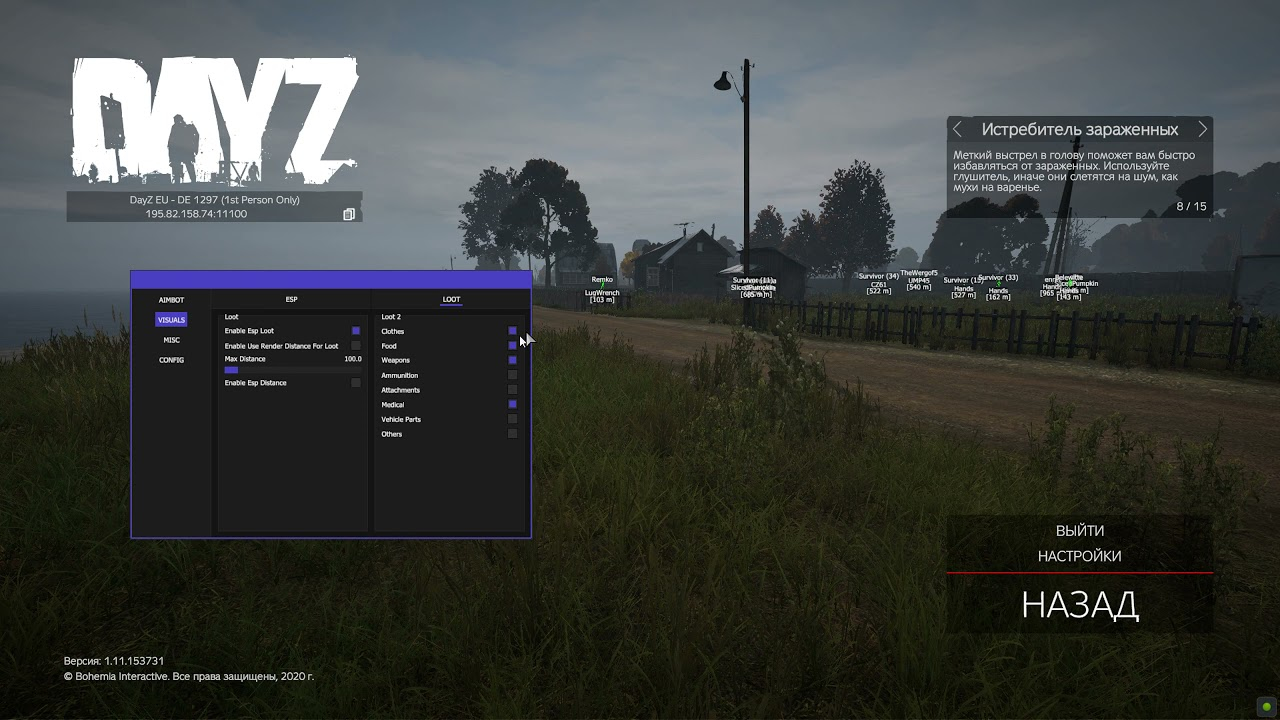This screenshot has height=720, width=1280.
Task: Open the MISC section
Action: point(171,340)
